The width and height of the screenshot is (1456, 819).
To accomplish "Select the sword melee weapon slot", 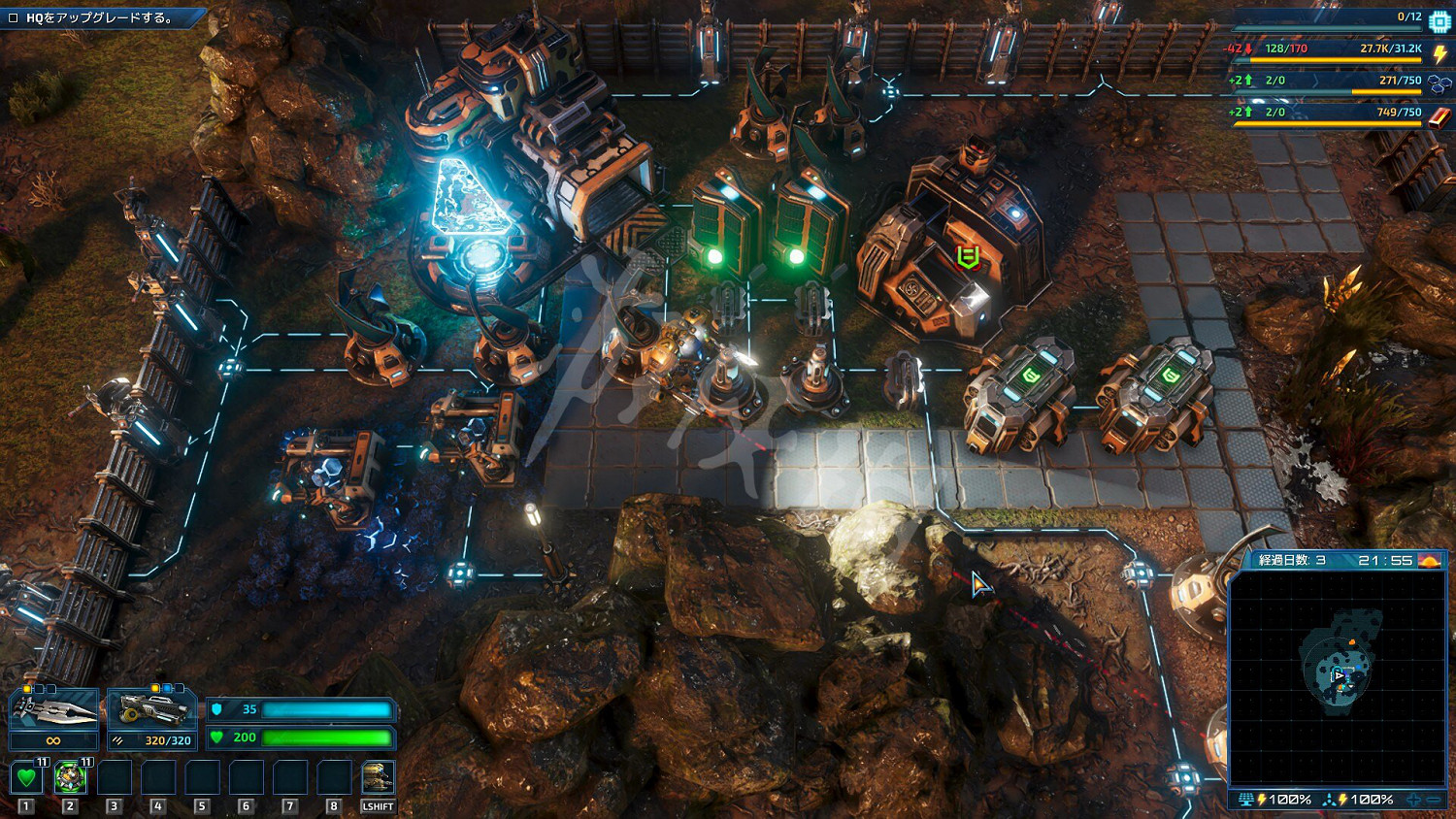I will (54, 711).
